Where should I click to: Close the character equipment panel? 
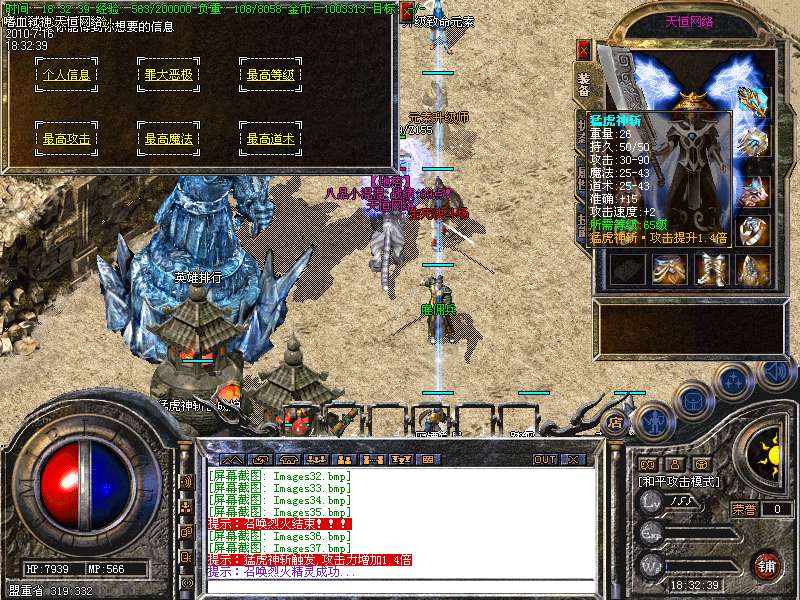coord(584,49)
